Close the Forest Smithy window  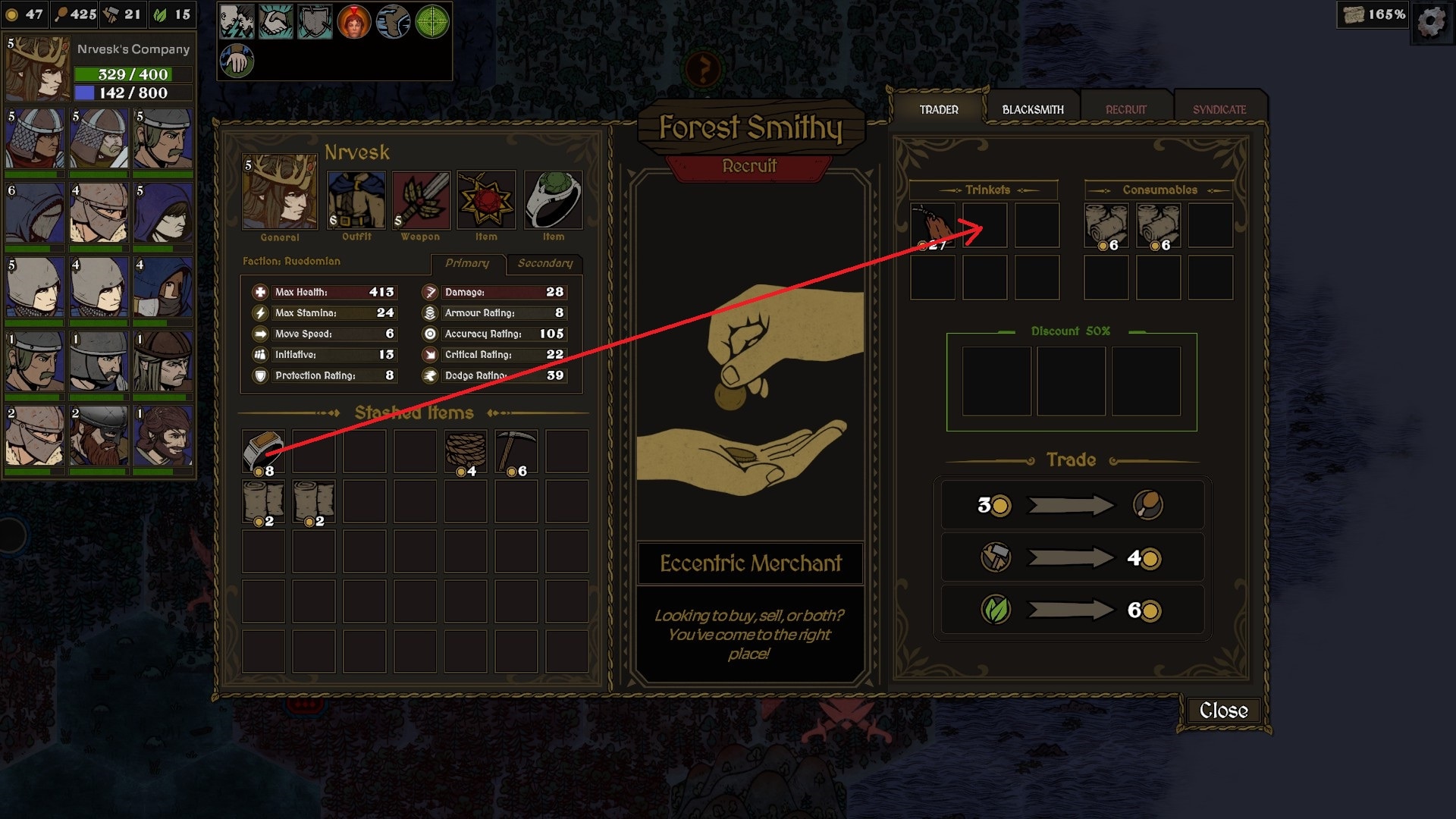(1222, 711)
